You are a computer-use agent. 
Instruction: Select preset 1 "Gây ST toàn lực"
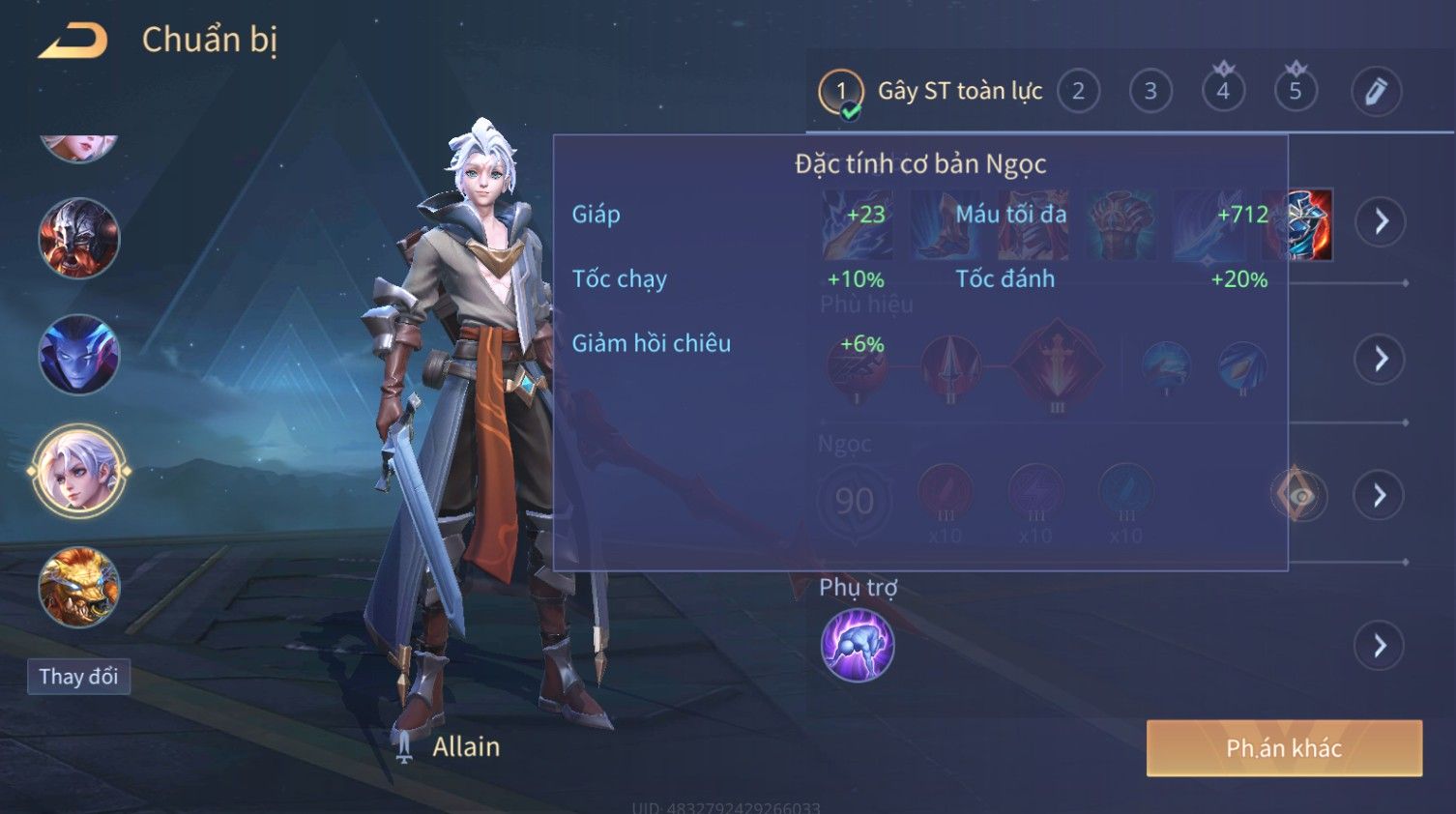[x=841, y=92]
